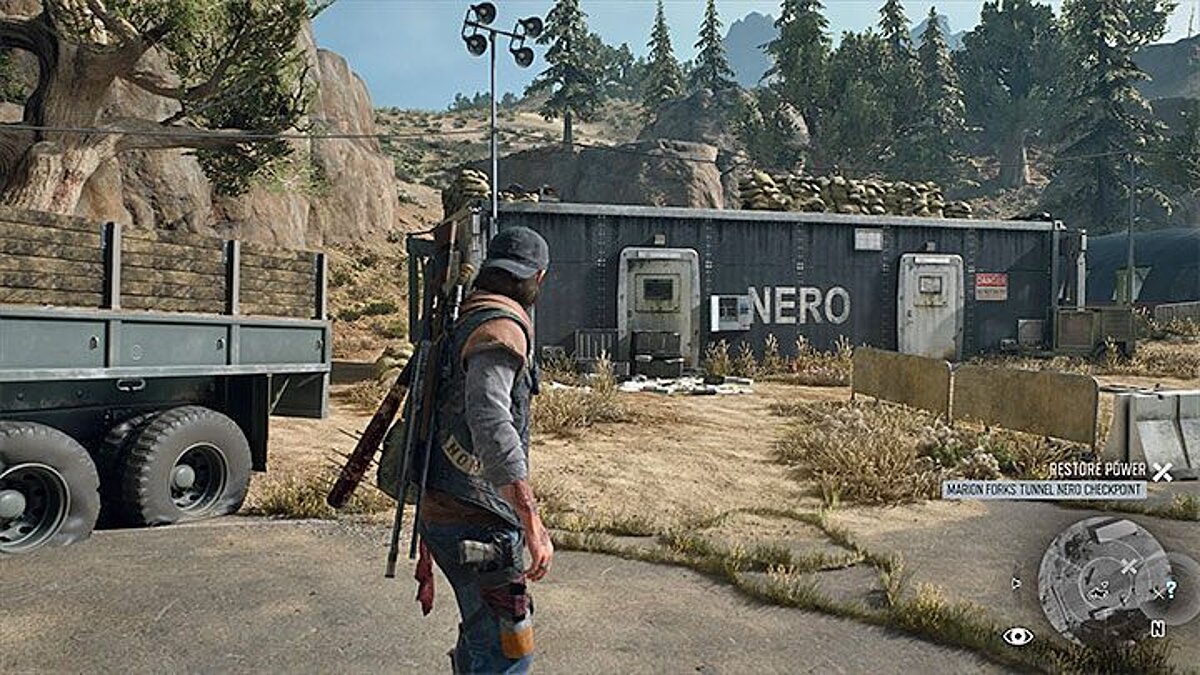Click the North compass indicator on minimap
Viewport: 1200px width, 675px height.
(1157, 629)
